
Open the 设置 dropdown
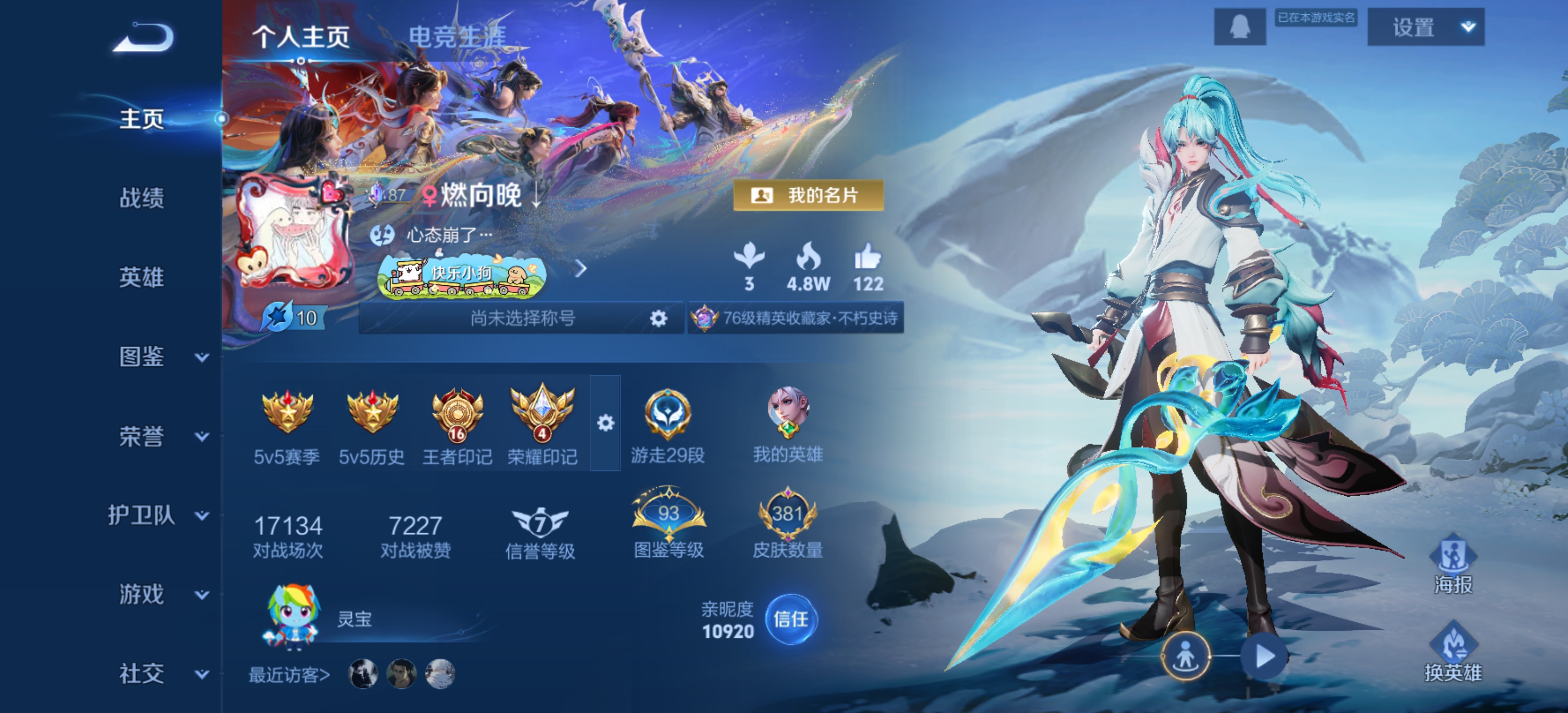pyautogui.click(x=1425, y=27)
